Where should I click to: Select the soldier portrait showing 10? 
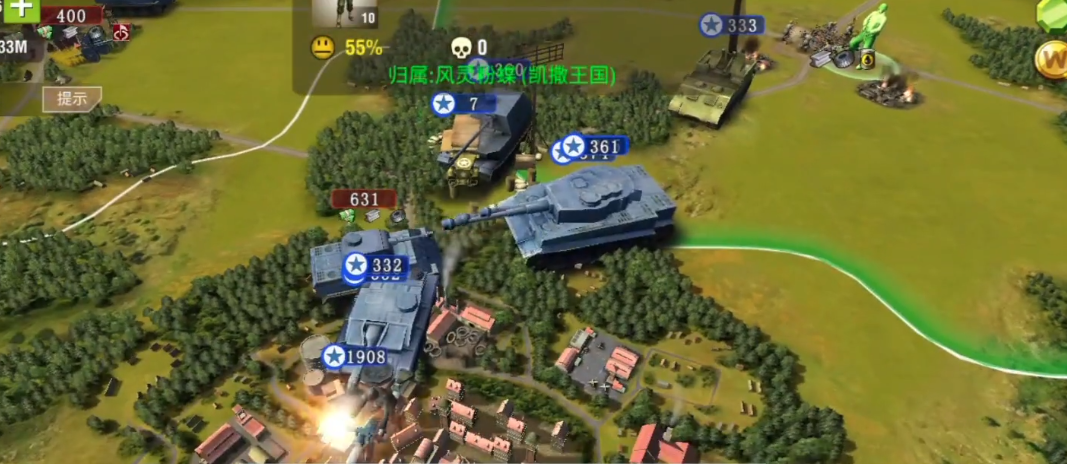(344, 12)
